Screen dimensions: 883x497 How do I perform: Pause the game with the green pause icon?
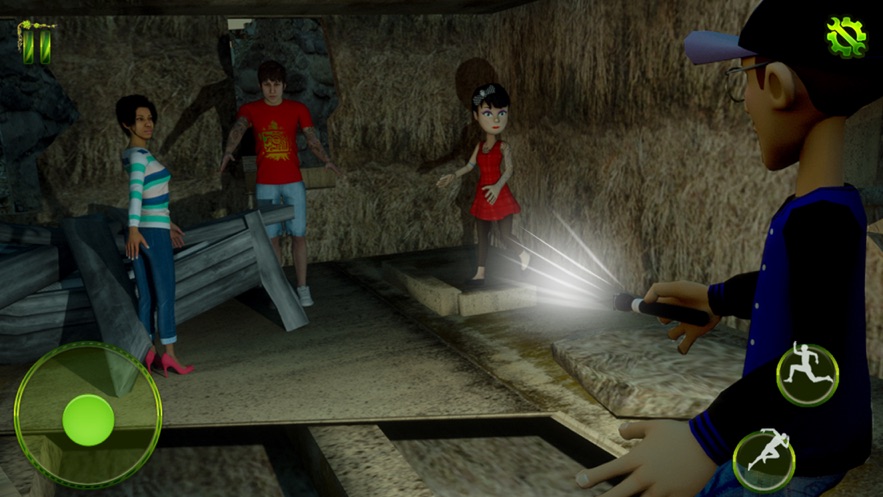tap(37, 45)
